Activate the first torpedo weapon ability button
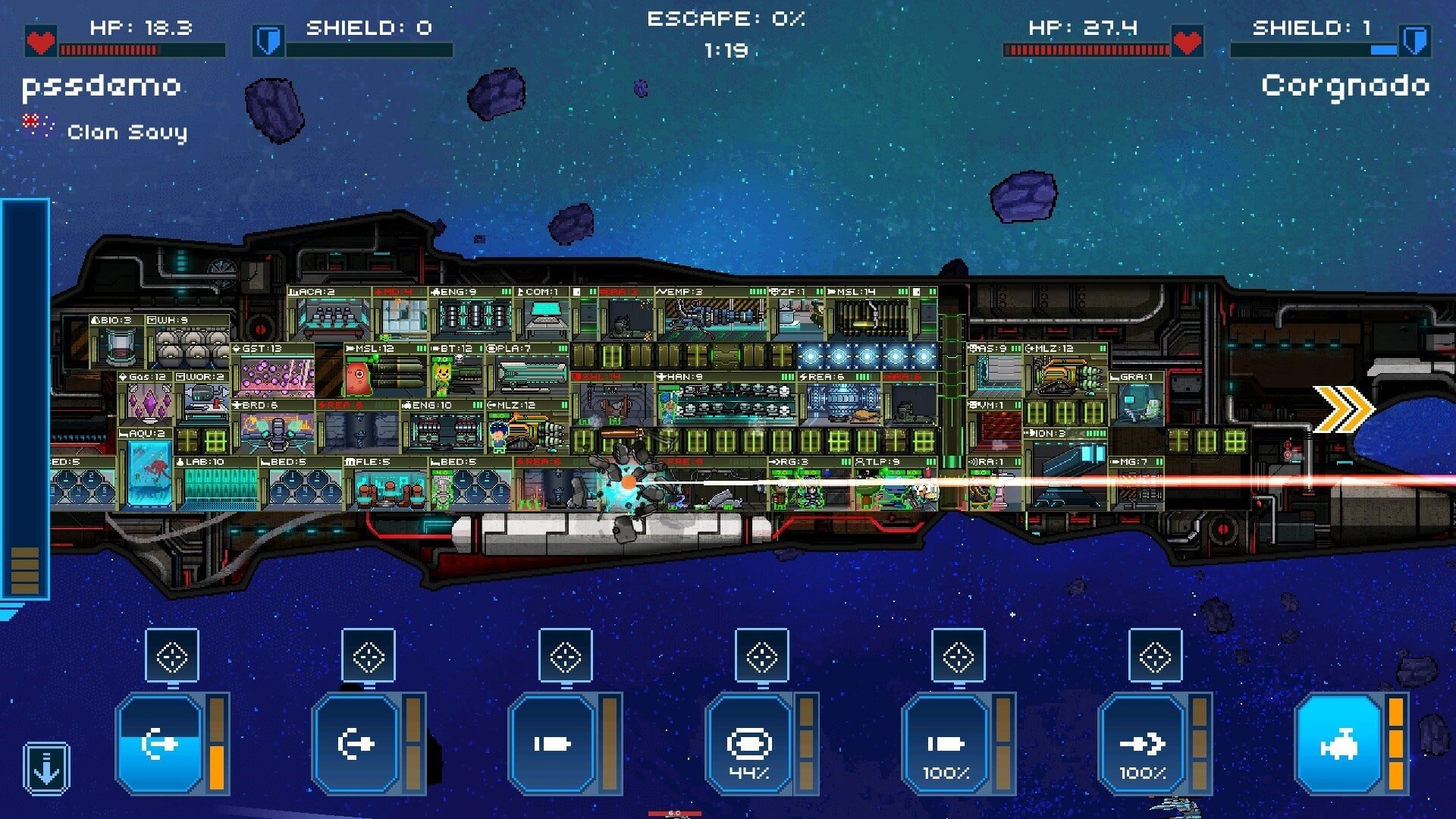 pos(159,743)
